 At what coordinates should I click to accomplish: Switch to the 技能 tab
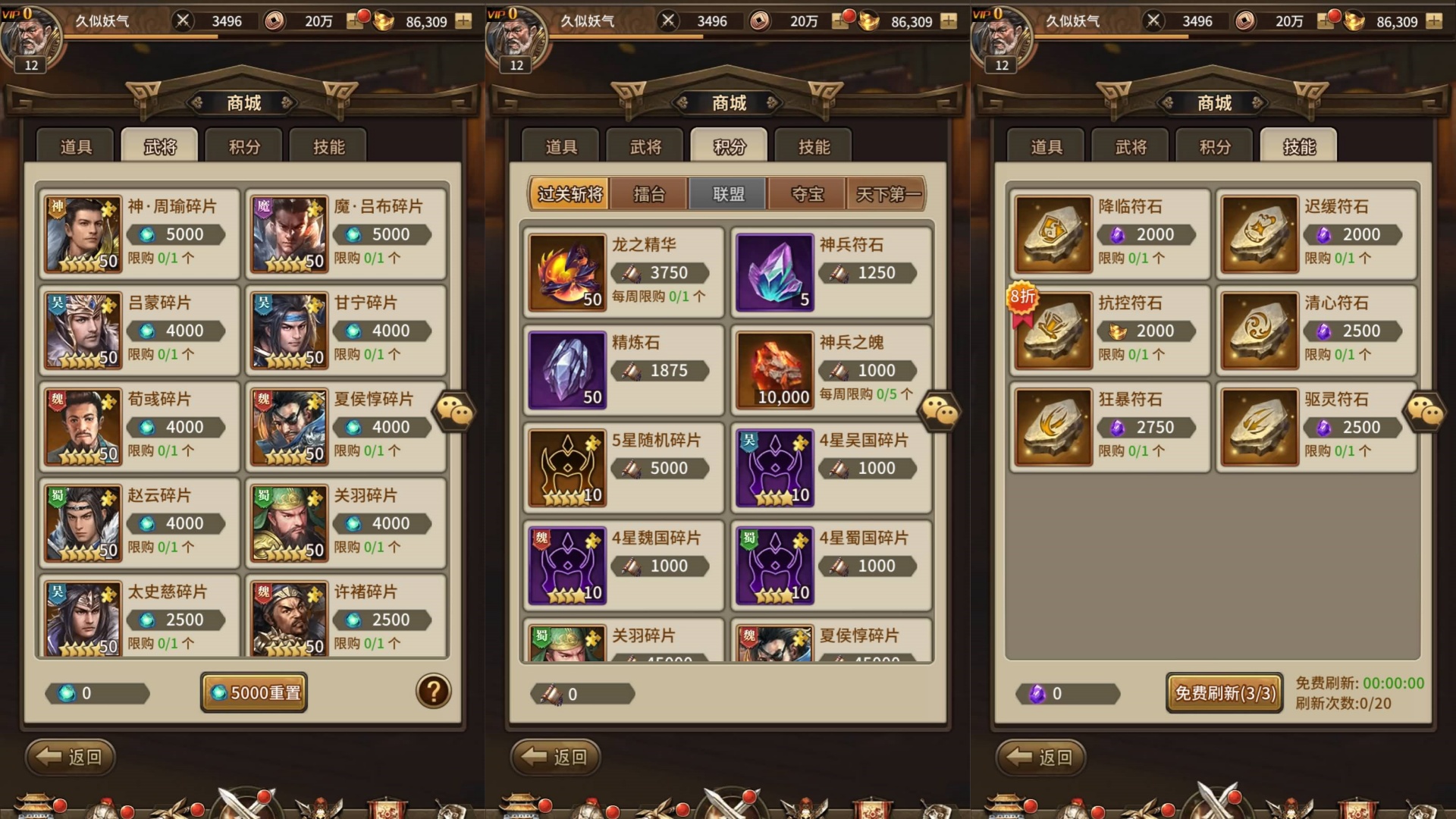[x=1298, y=146]
